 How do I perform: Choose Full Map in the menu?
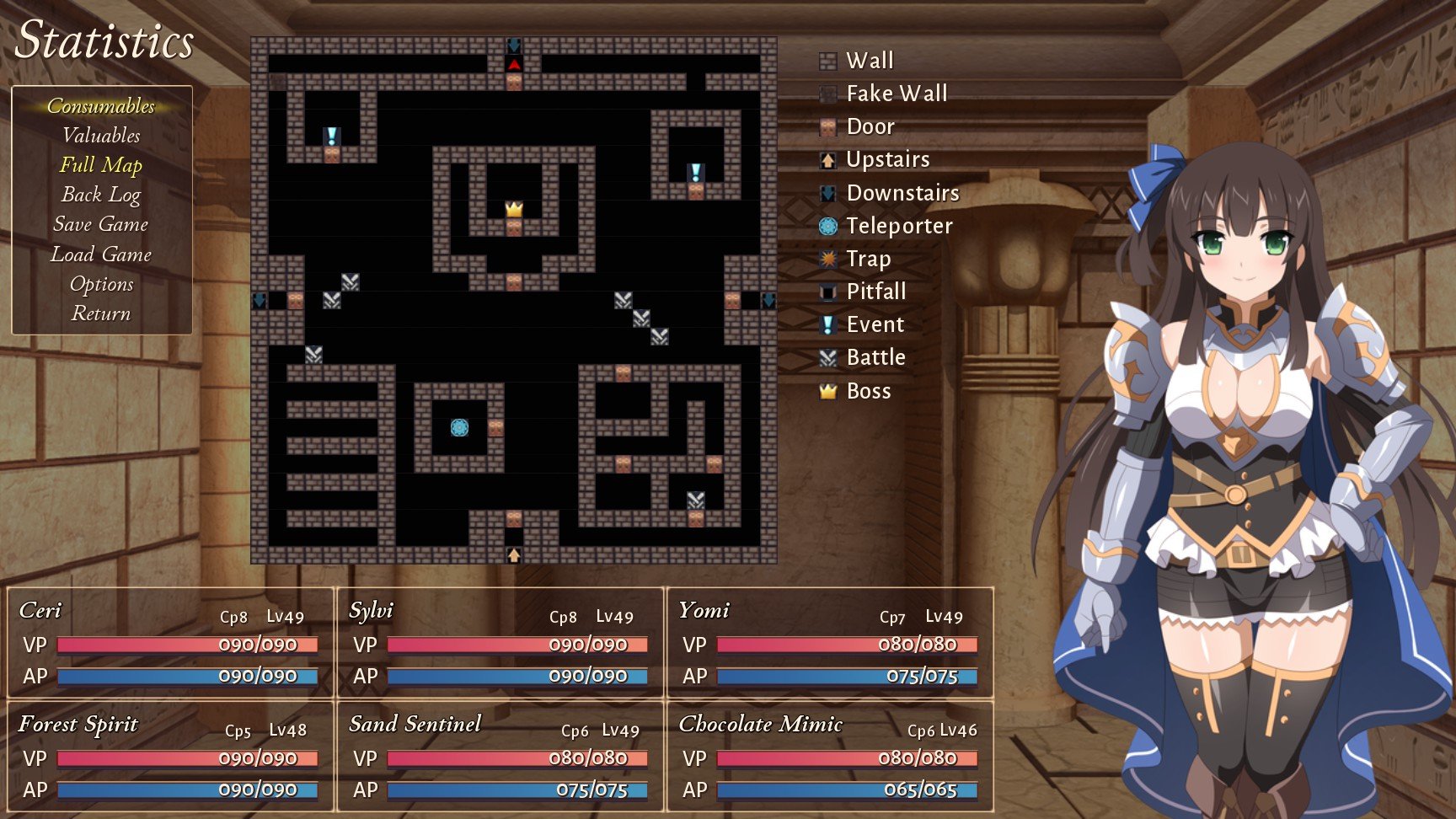(x=101, y=165)
